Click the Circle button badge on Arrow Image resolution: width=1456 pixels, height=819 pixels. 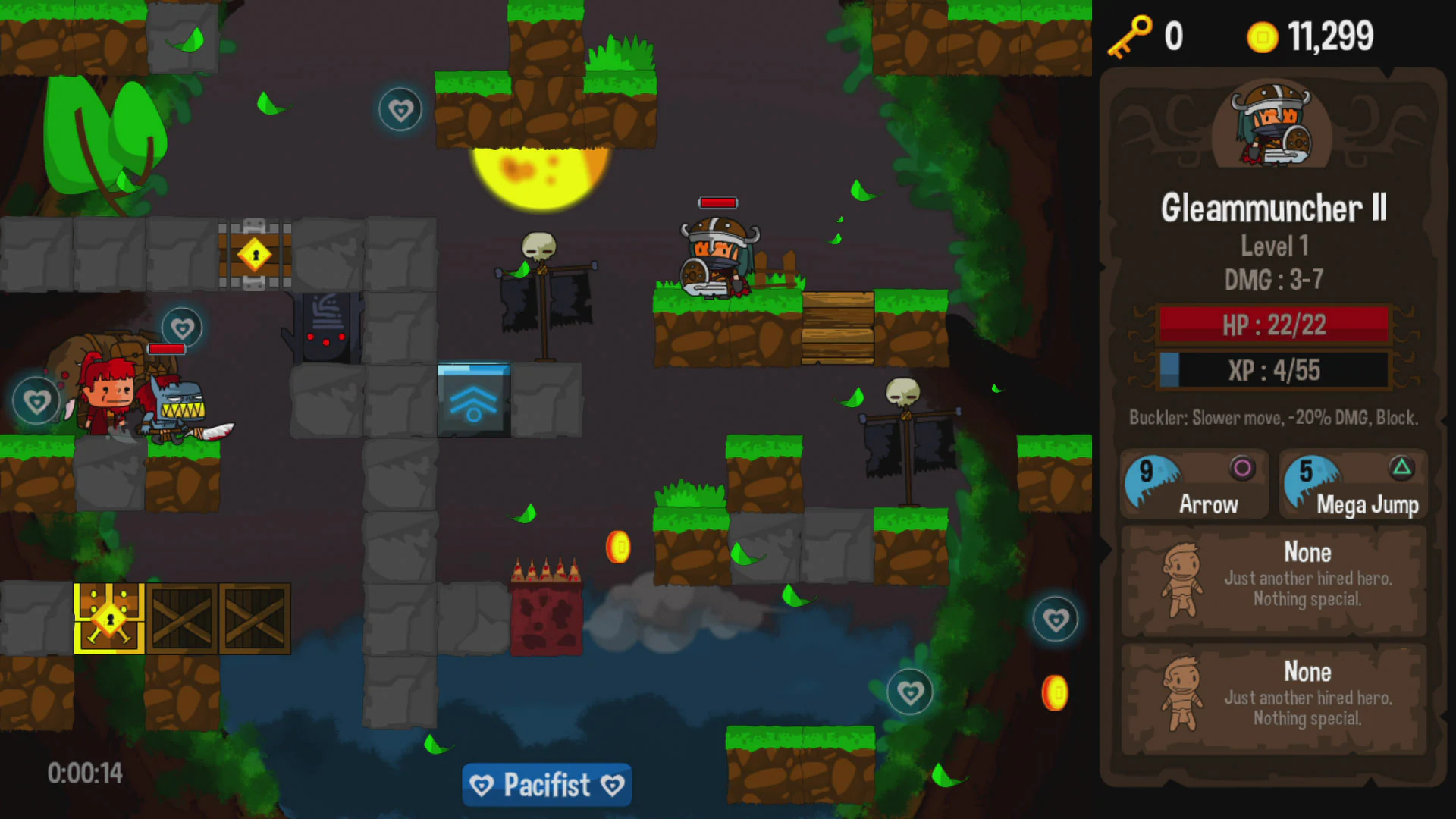(x=1242, y=466)
